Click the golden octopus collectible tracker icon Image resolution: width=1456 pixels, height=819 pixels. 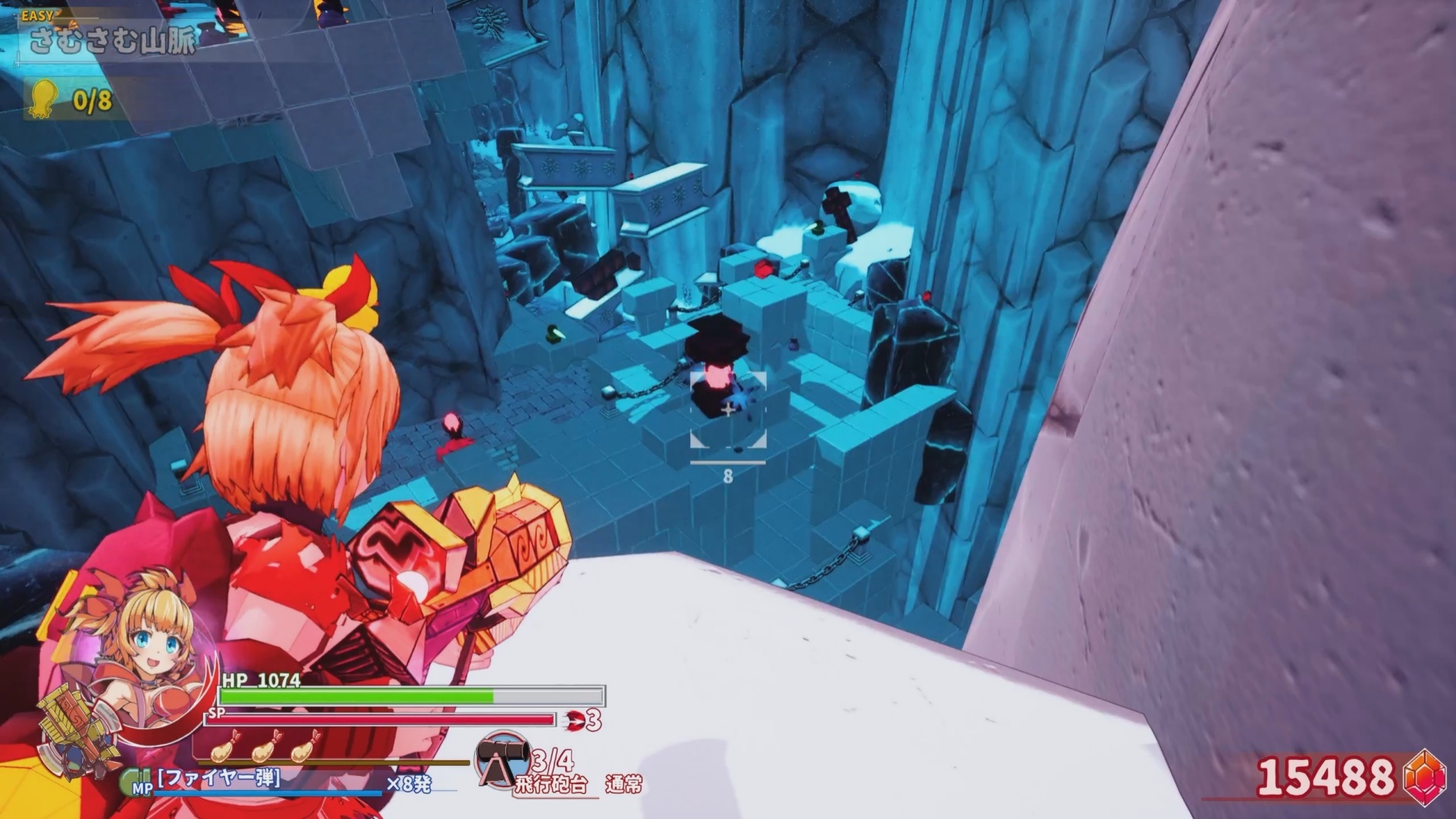click(x=44, y=99)
